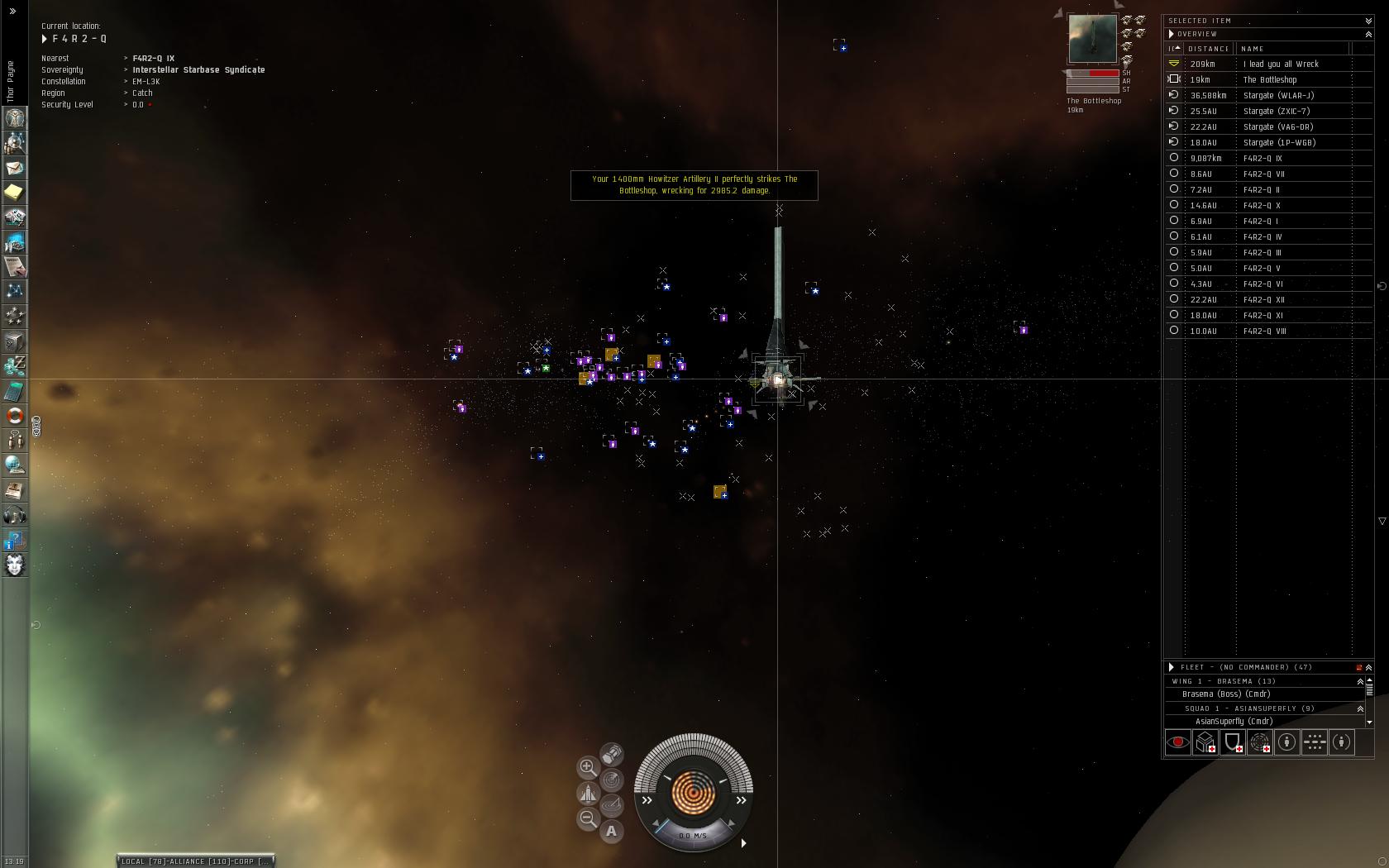Image resolution: width=1389 pixels, height=868 pixels.
Task: Click the red lifebuoy help icon
Action: (15, 416)
